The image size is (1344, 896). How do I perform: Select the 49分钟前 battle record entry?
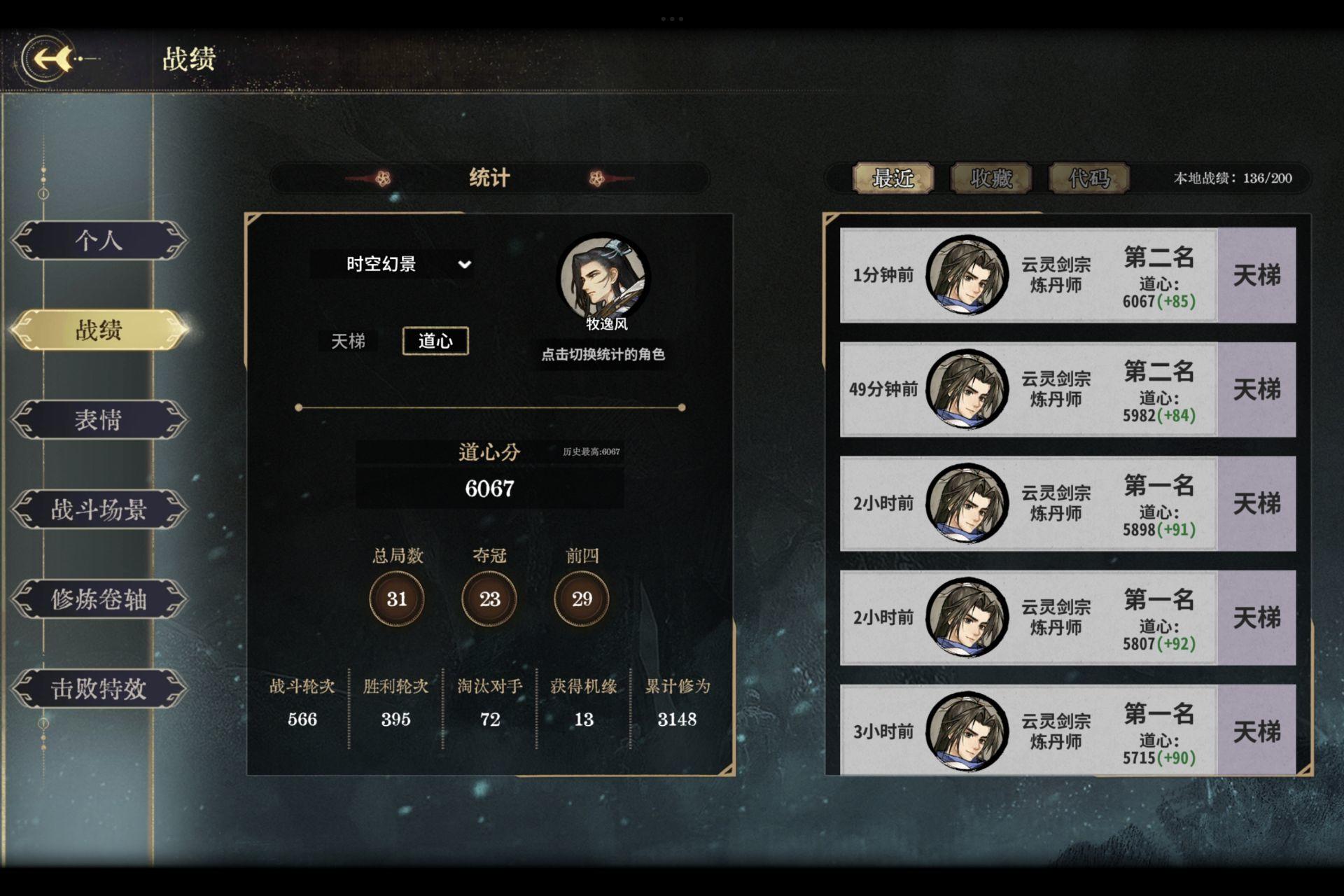(1050, 391)
